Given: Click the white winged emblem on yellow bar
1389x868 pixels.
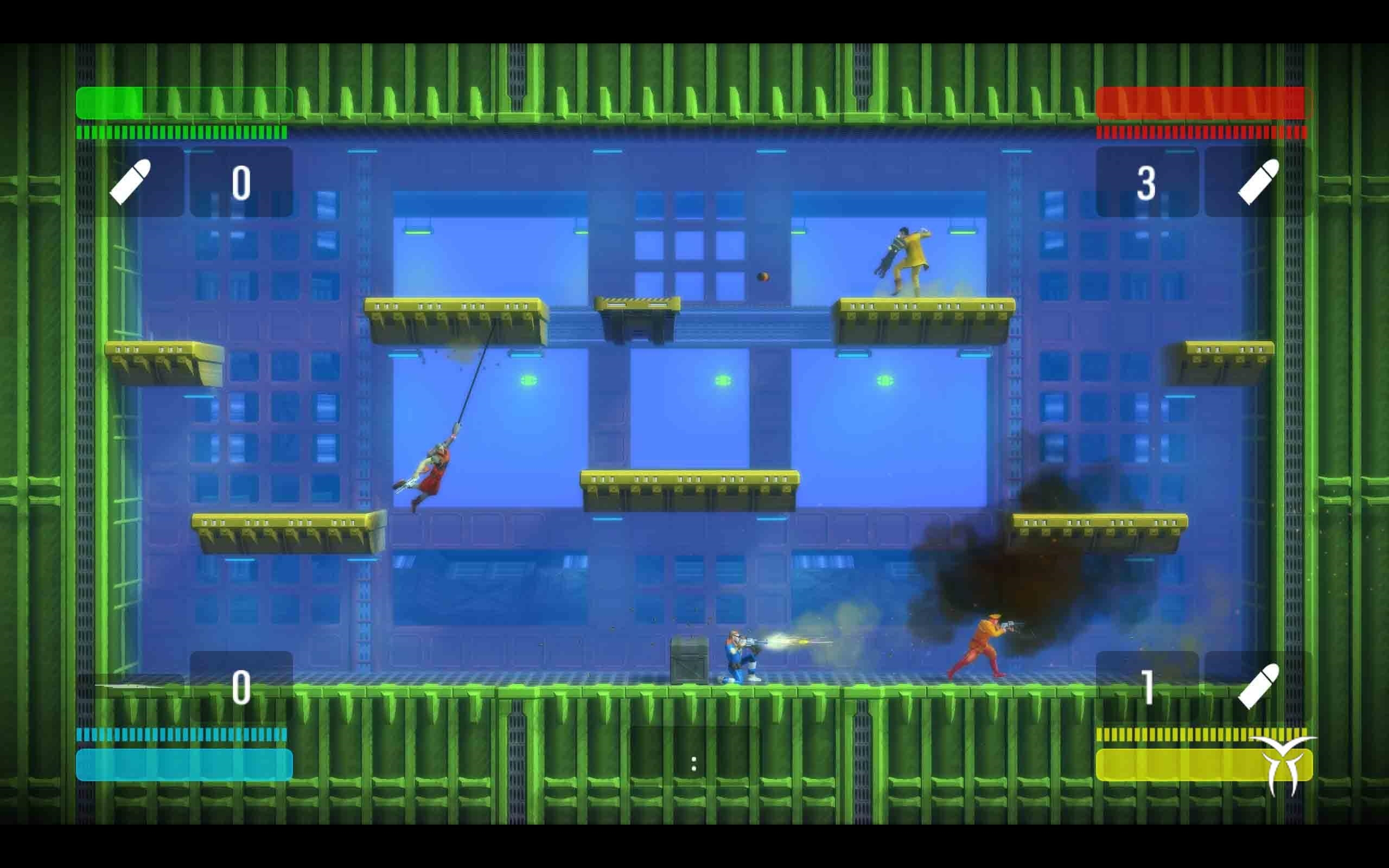Looking at the screenshot, I should [x=1283, y=764].
